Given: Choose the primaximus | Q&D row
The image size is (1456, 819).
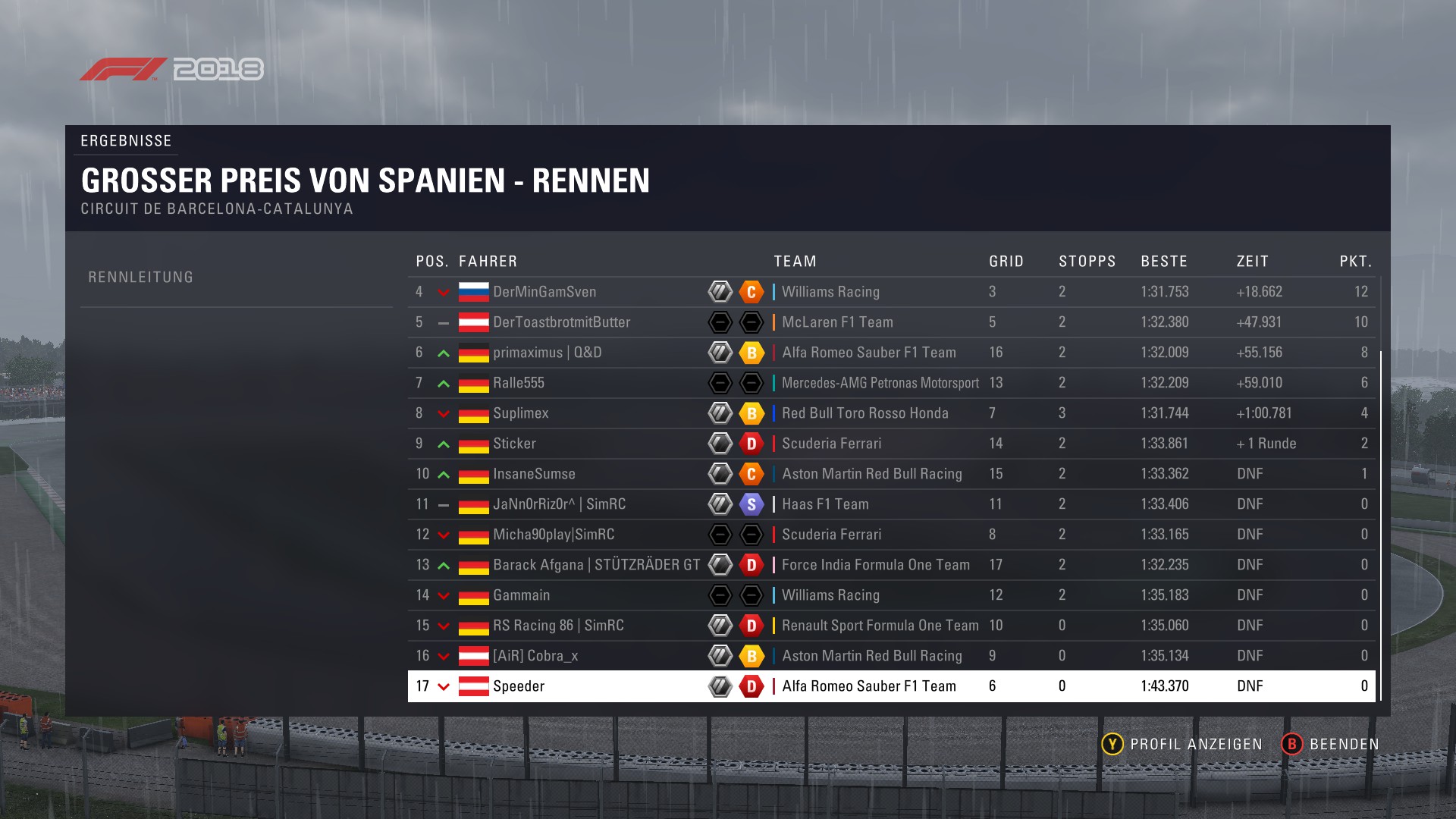Looking at the screenshot, I should (x=547, y=353).
